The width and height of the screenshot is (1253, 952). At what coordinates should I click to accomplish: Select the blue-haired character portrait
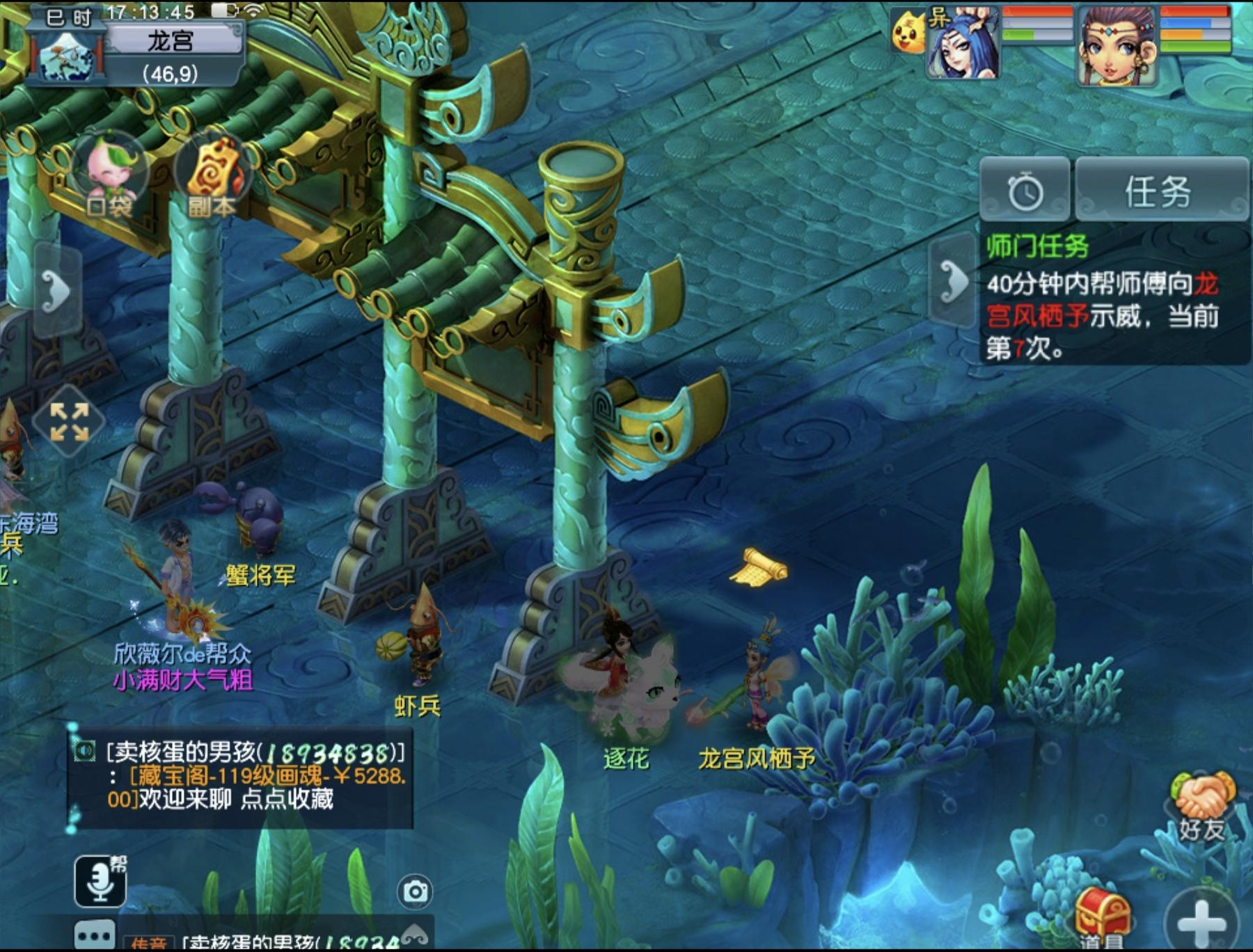point(963,43)
